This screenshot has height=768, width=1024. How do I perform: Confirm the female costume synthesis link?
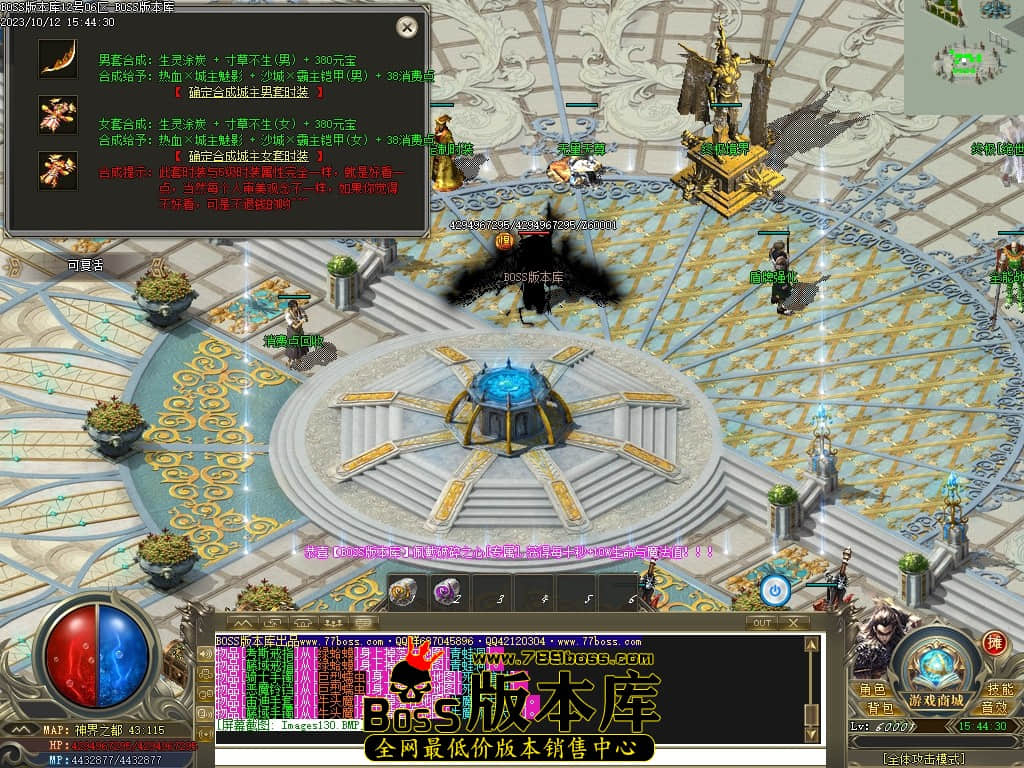coord(249,156)
